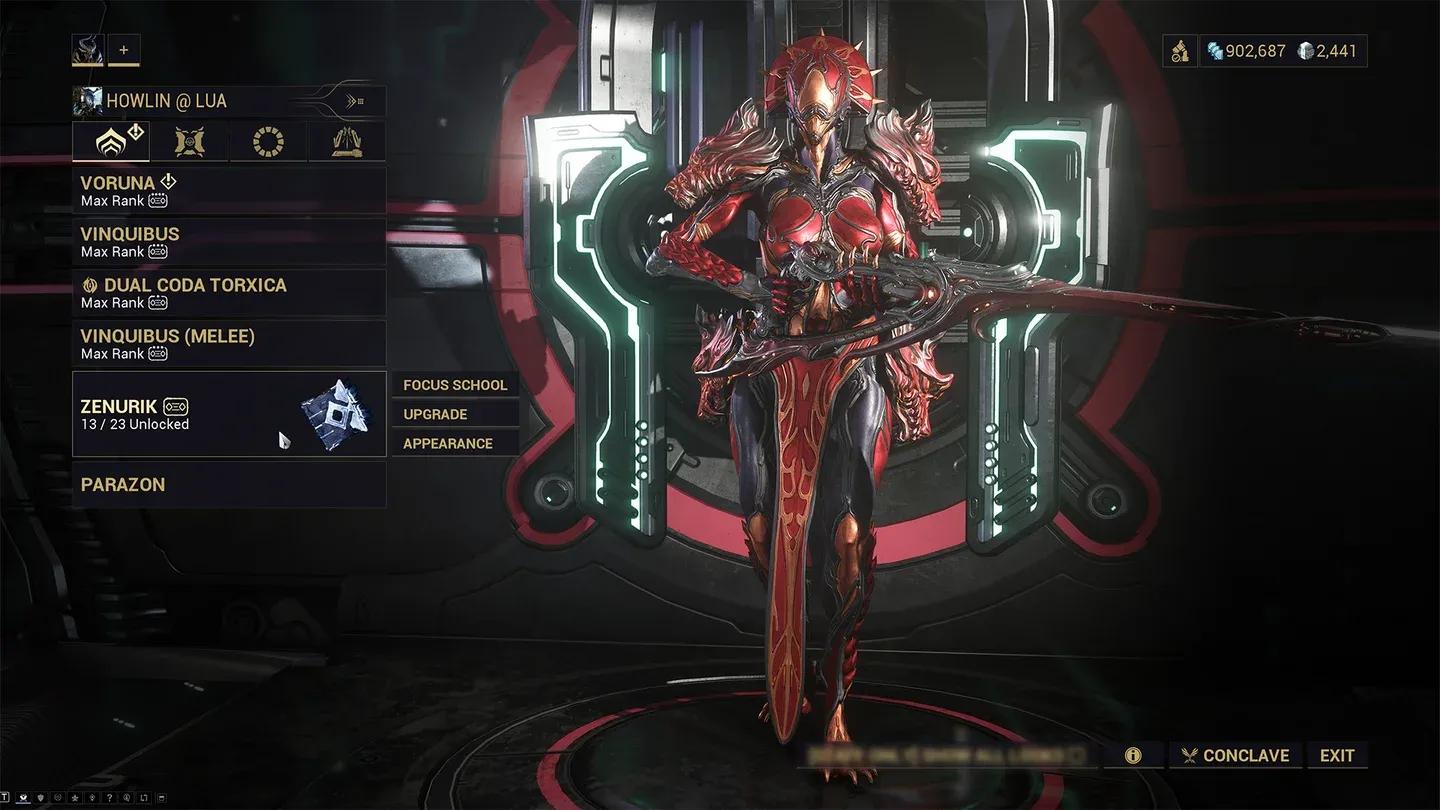This screenshot has width=1440, height=810.
Task: Expand loadout details with the double-chevron arrow
Action: (x=352, y=100)
